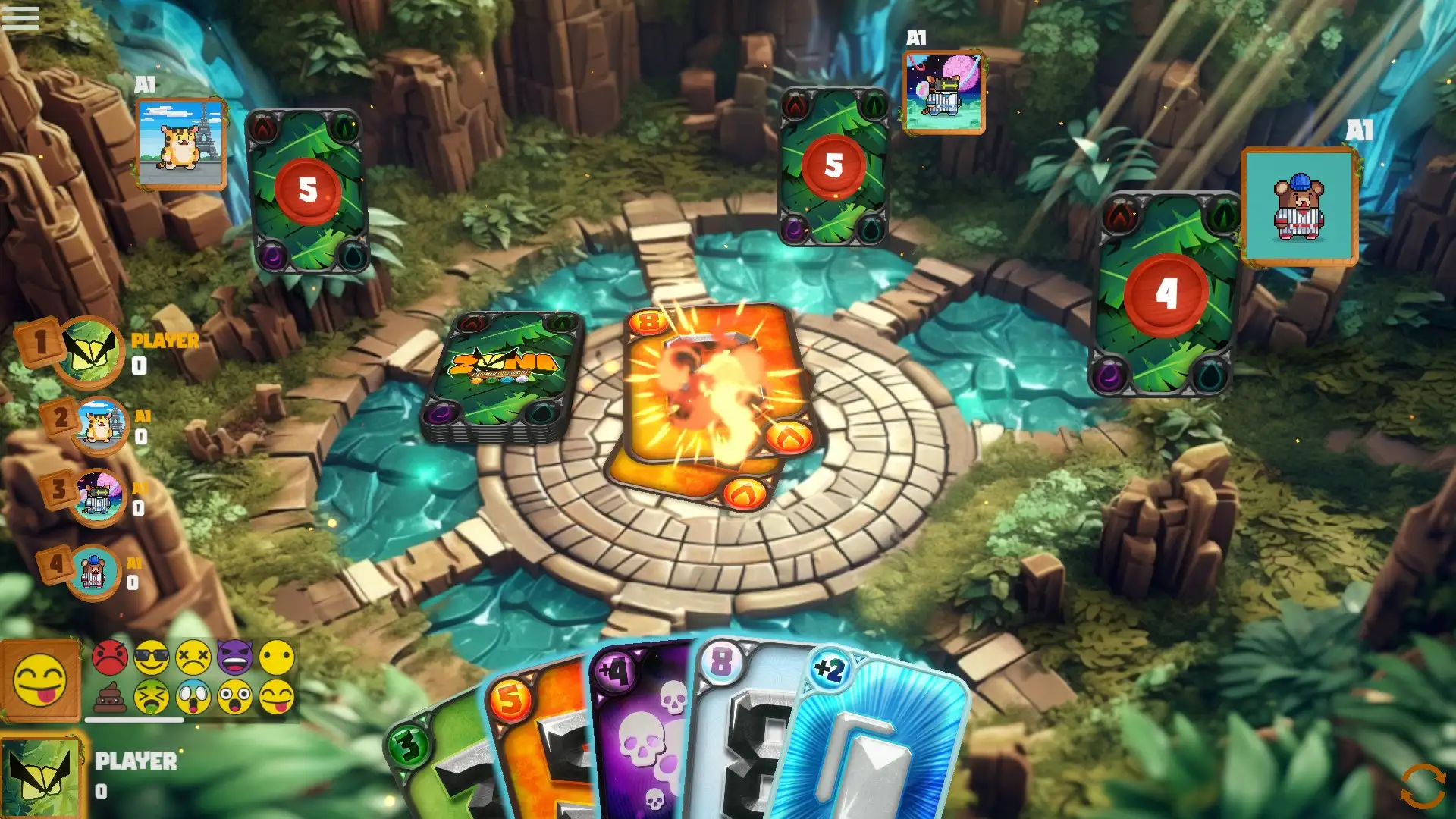Send the purple devil emoji
Image resolution: width=1456 pixels, height=819 pixels.
point(235,657)
